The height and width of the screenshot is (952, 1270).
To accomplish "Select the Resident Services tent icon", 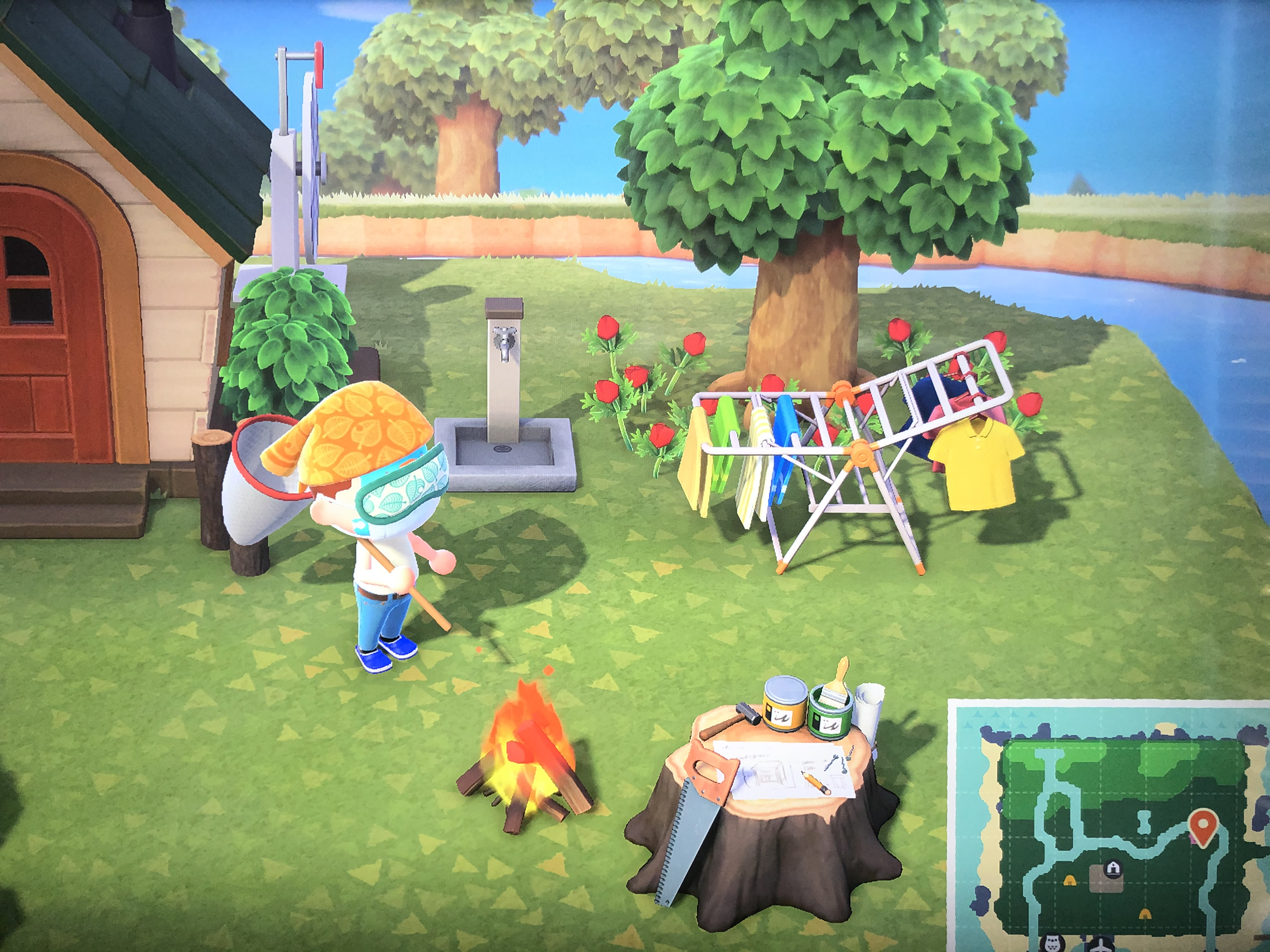I will click(x=1113, y=867).
